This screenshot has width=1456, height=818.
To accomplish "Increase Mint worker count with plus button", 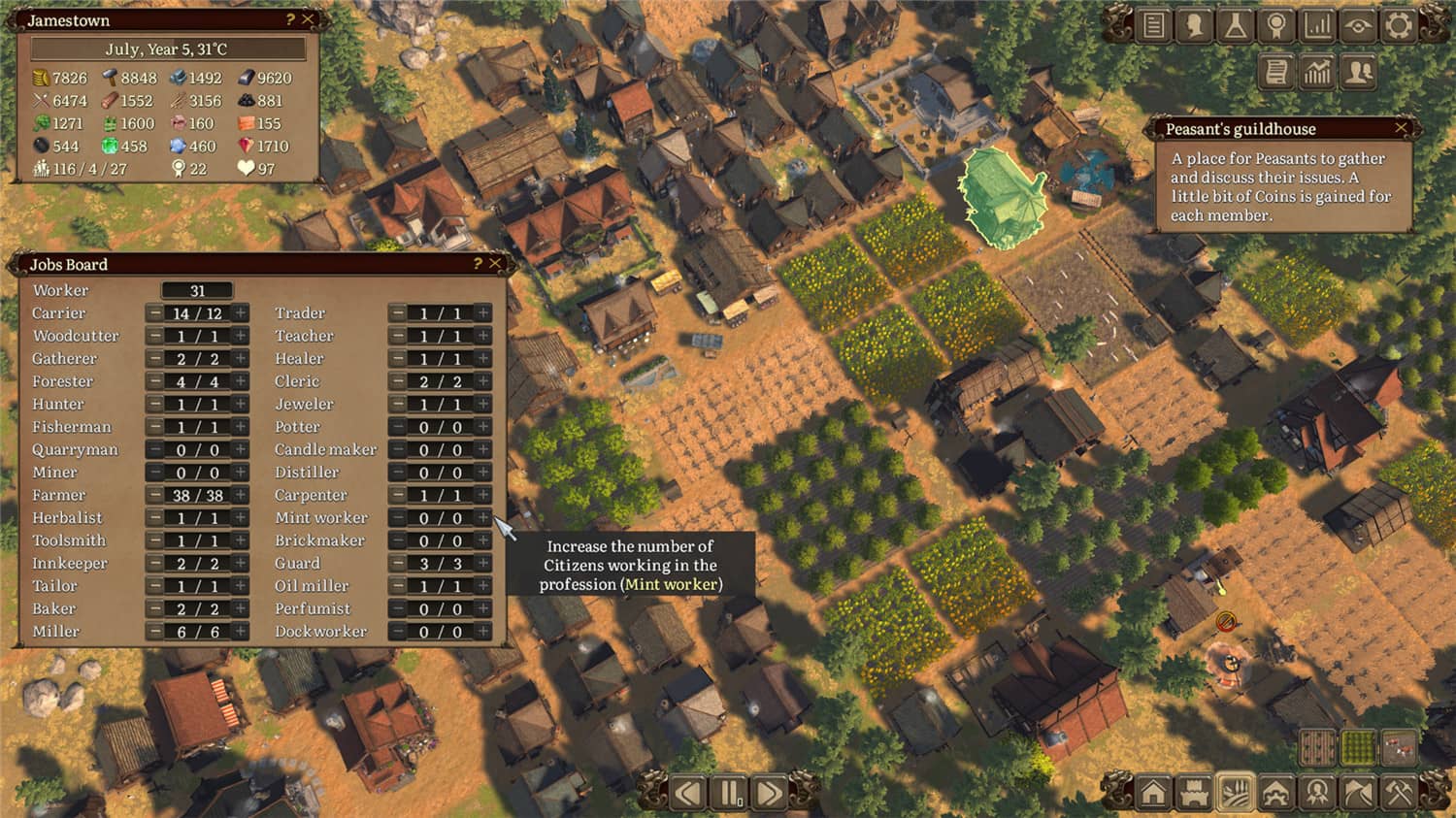I will click(482, 517).
